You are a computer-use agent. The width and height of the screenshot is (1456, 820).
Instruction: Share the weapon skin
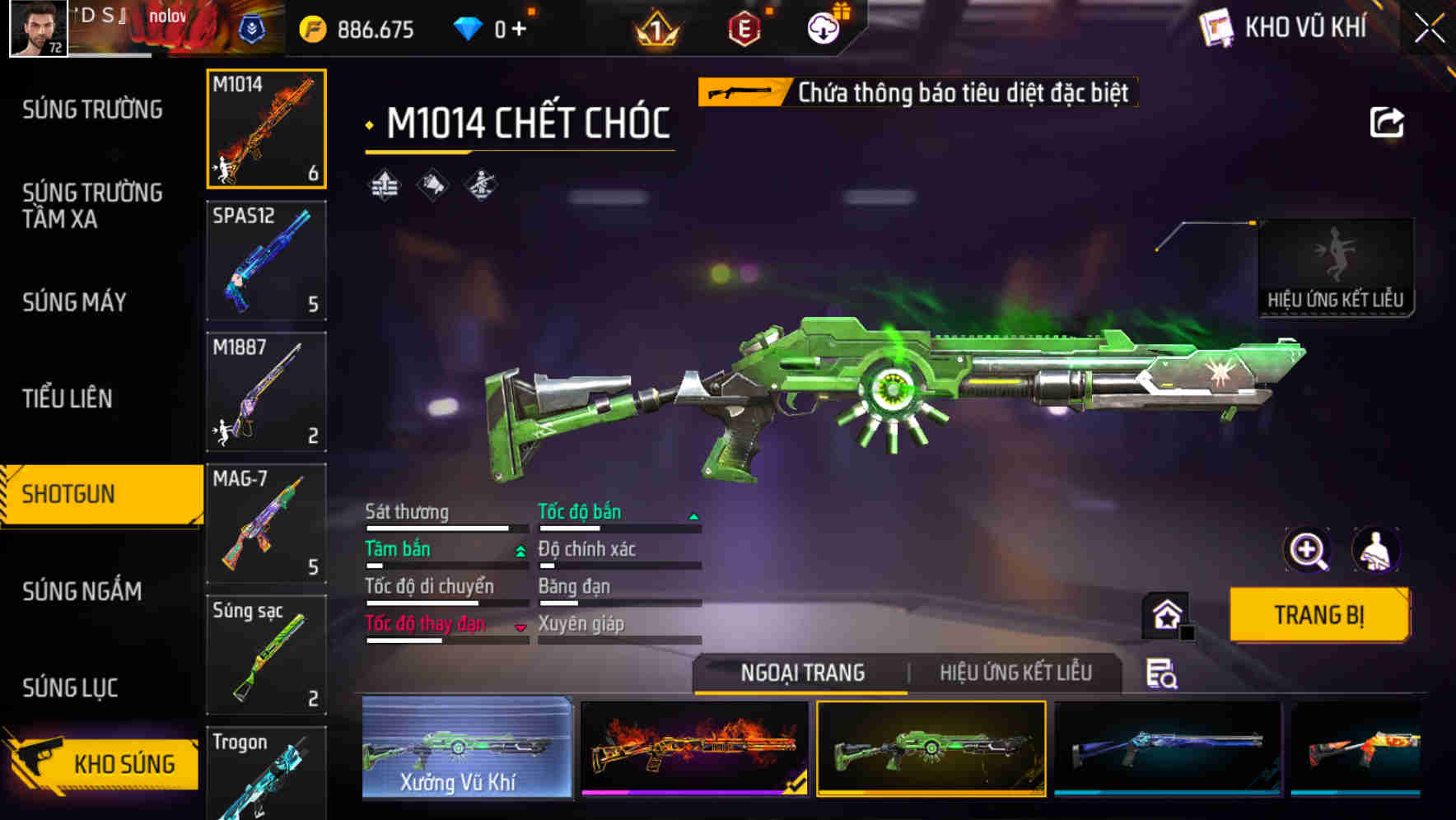click(1386, 123)
